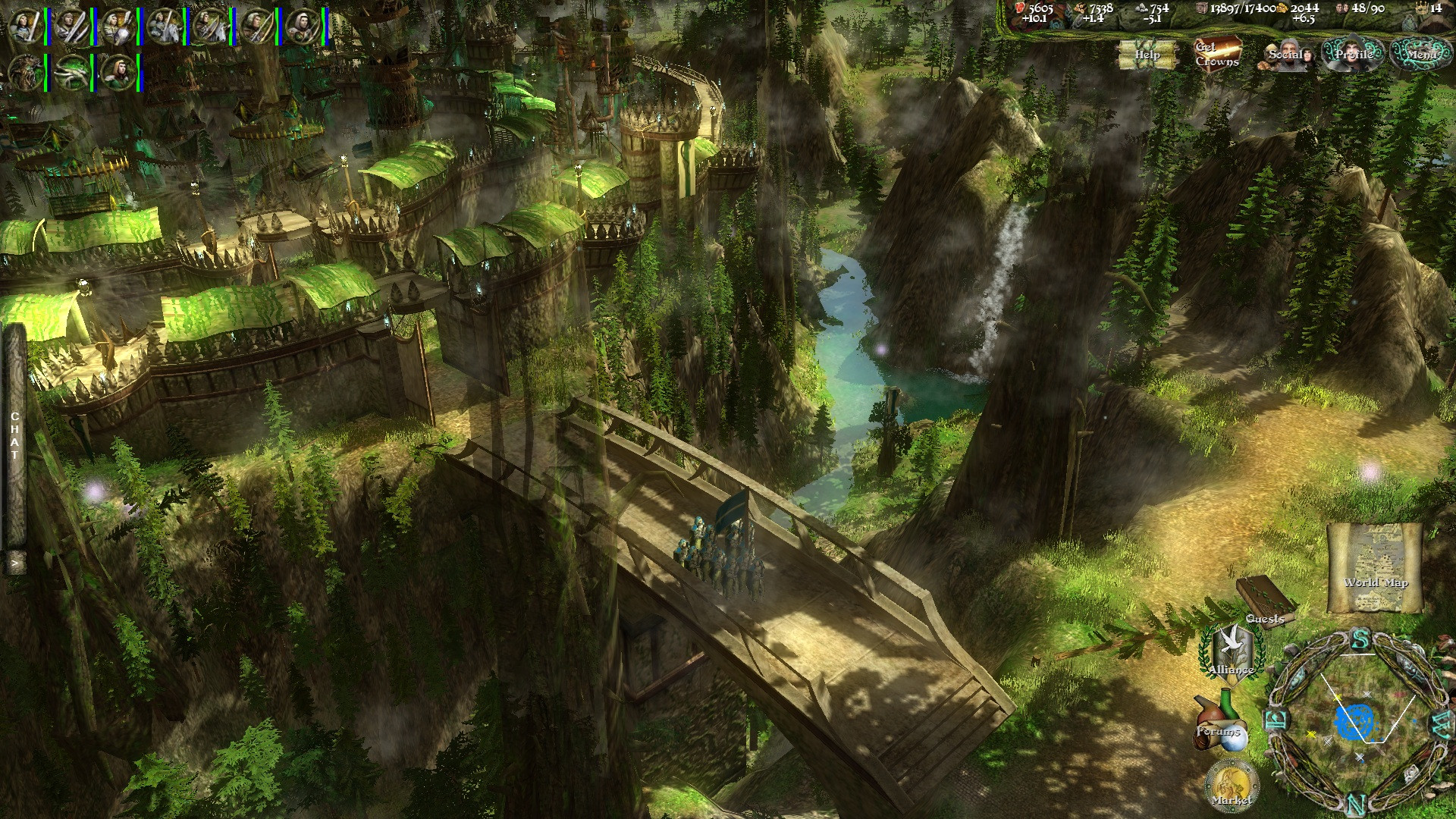Open the Help scroll
The height and width of the screenshot is (819, 1456).
click(x=1147, y=54)
